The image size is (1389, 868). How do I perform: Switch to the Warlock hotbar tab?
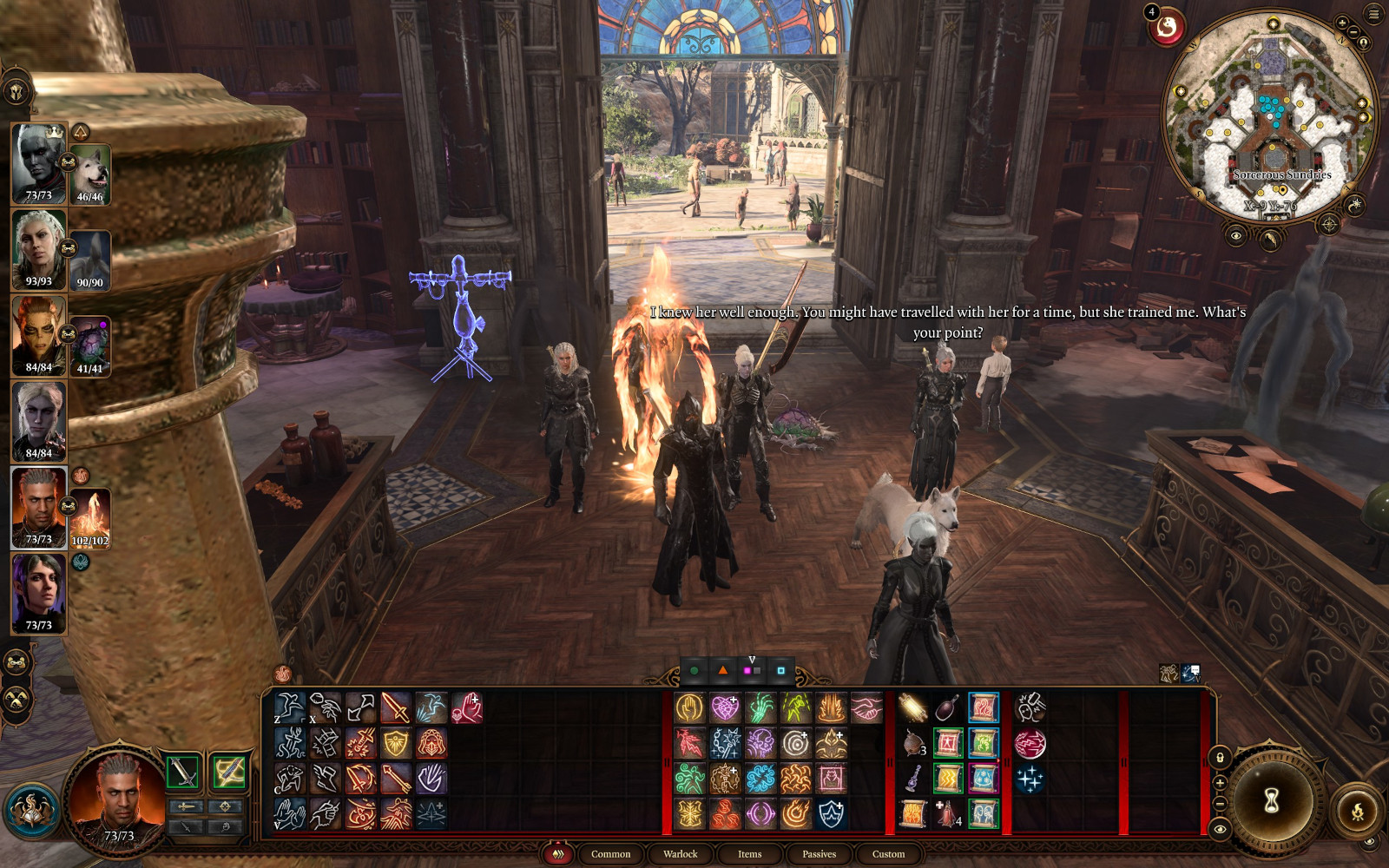point(680,854)
